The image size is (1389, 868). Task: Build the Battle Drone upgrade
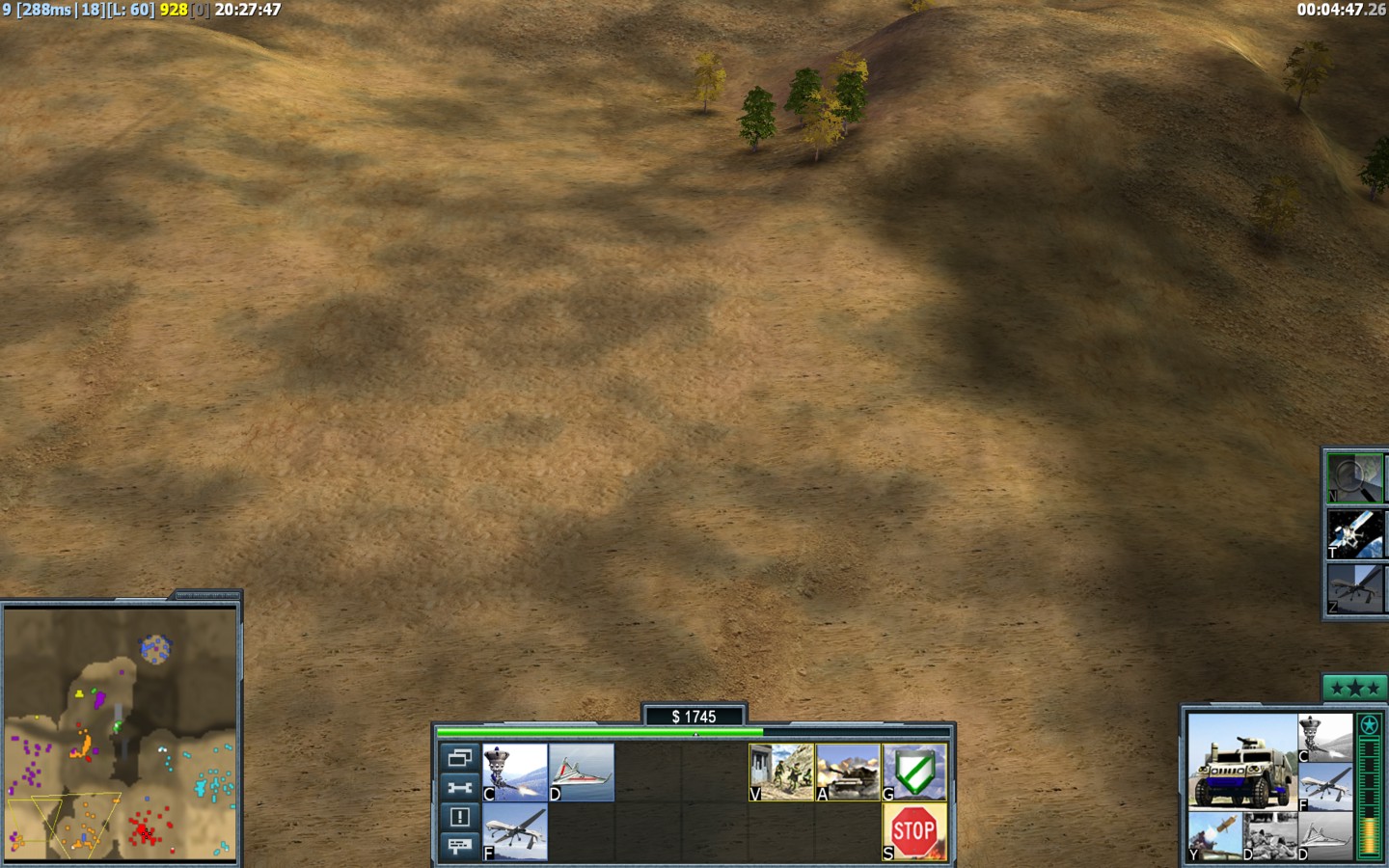pyautogui.click(x=515, y=773)
